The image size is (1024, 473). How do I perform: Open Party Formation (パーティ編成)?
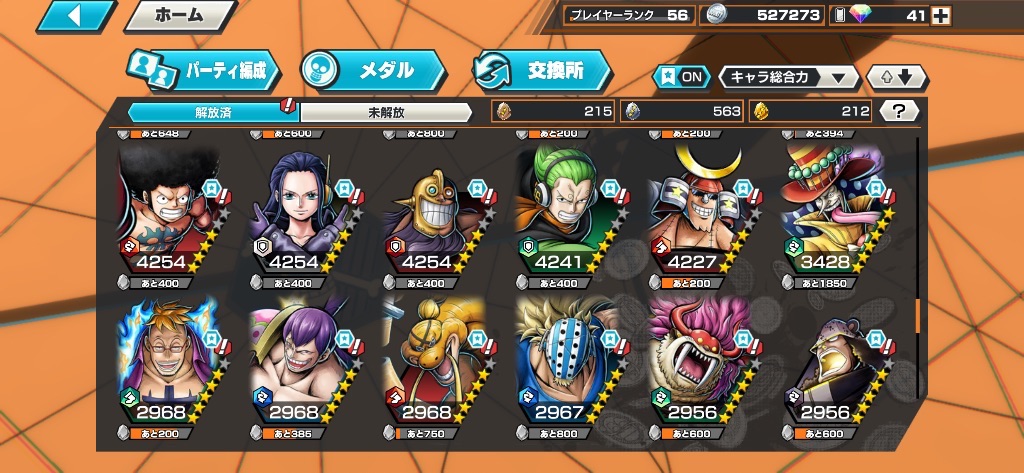203,70
